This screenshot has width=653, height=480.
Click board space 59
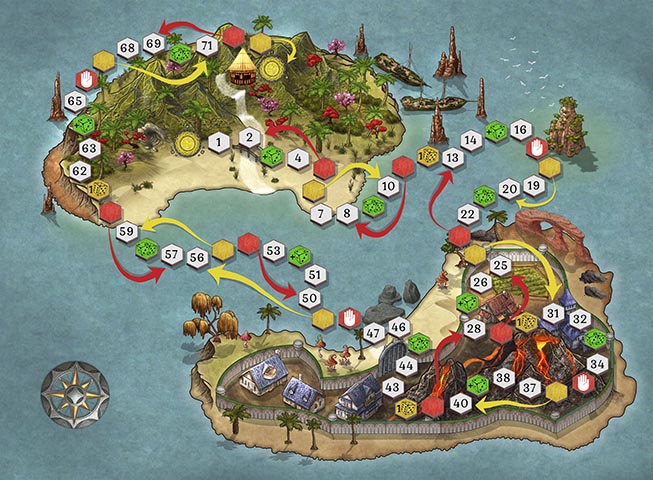click(x=127, y=232)
